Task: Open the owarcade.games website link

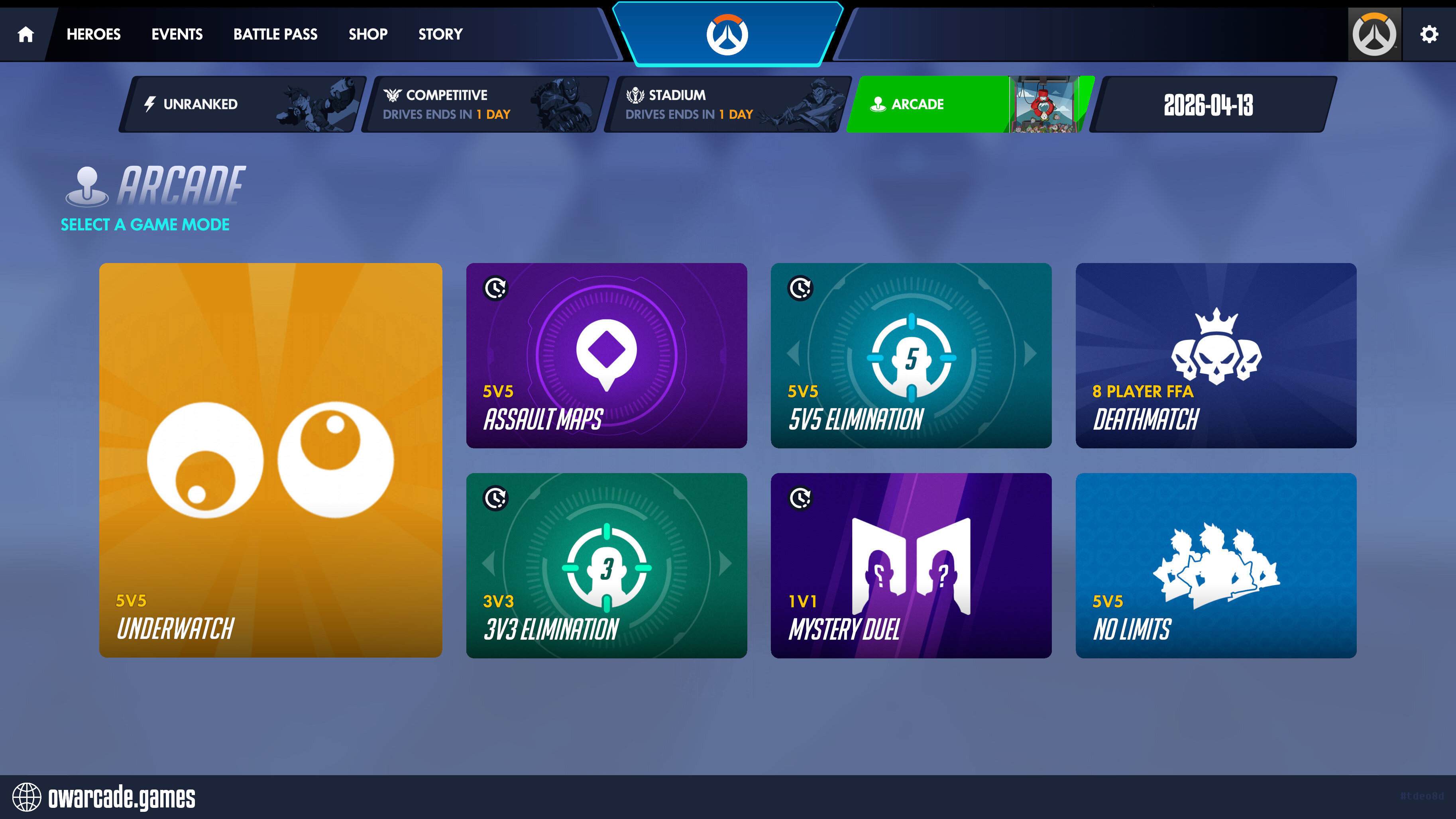Action: pyautogui.click(x=105, y=797)
